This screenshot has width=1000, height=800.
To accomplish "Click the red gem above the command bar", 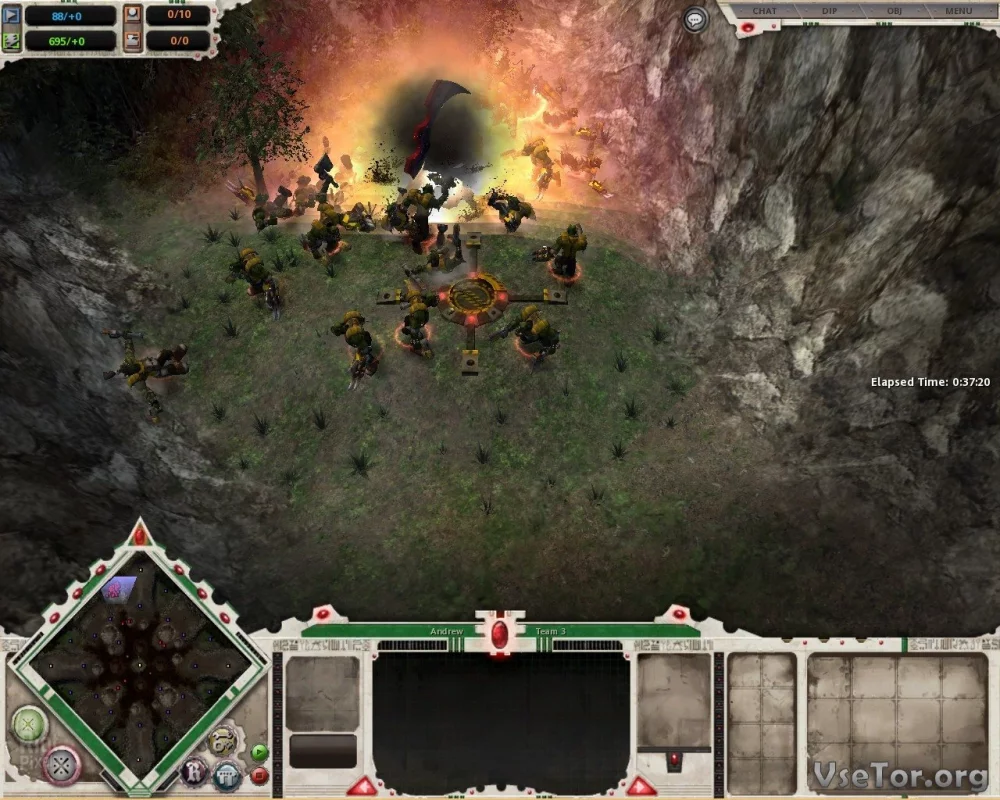I will (499, 633).
